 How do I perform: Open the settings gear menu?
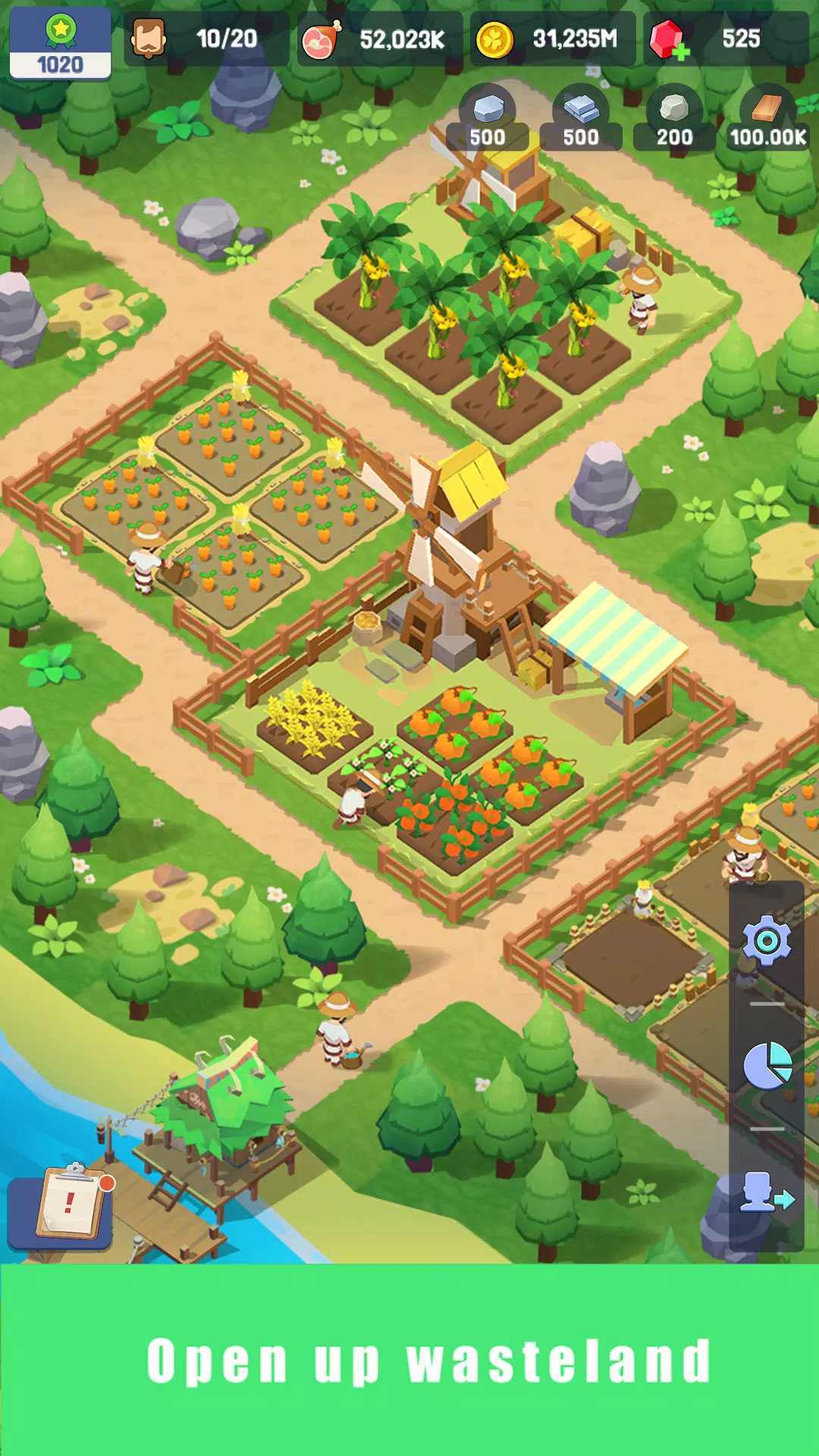tap(767, 941)
